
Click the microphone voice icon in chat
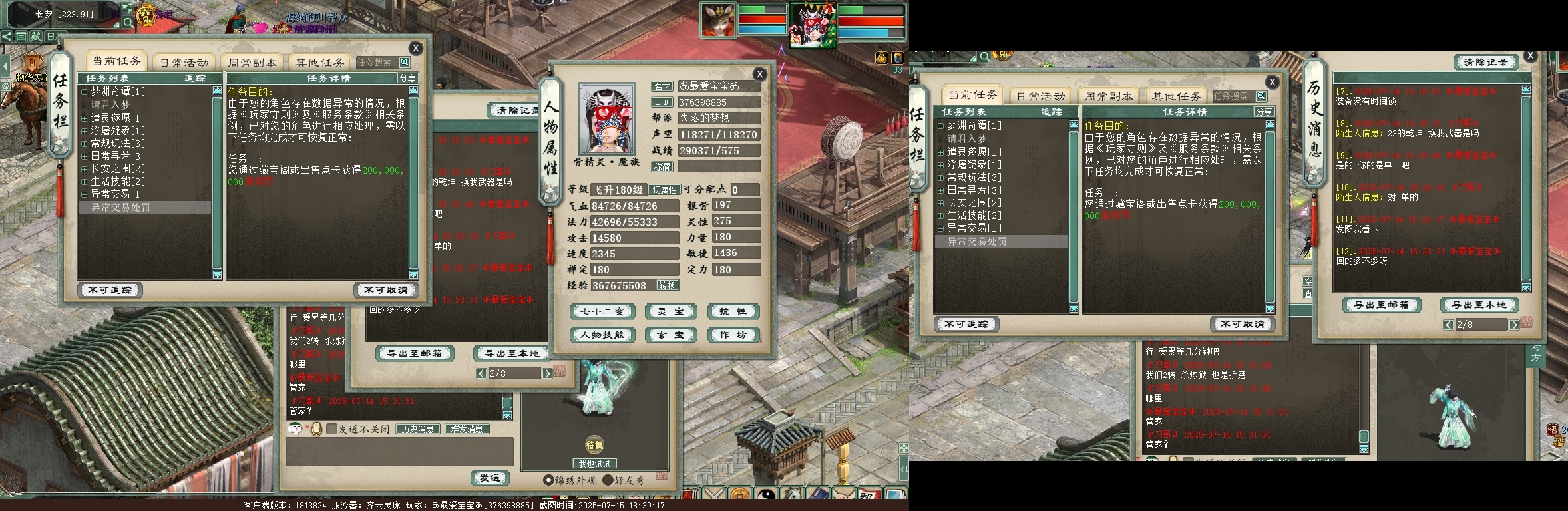[317, 429]
